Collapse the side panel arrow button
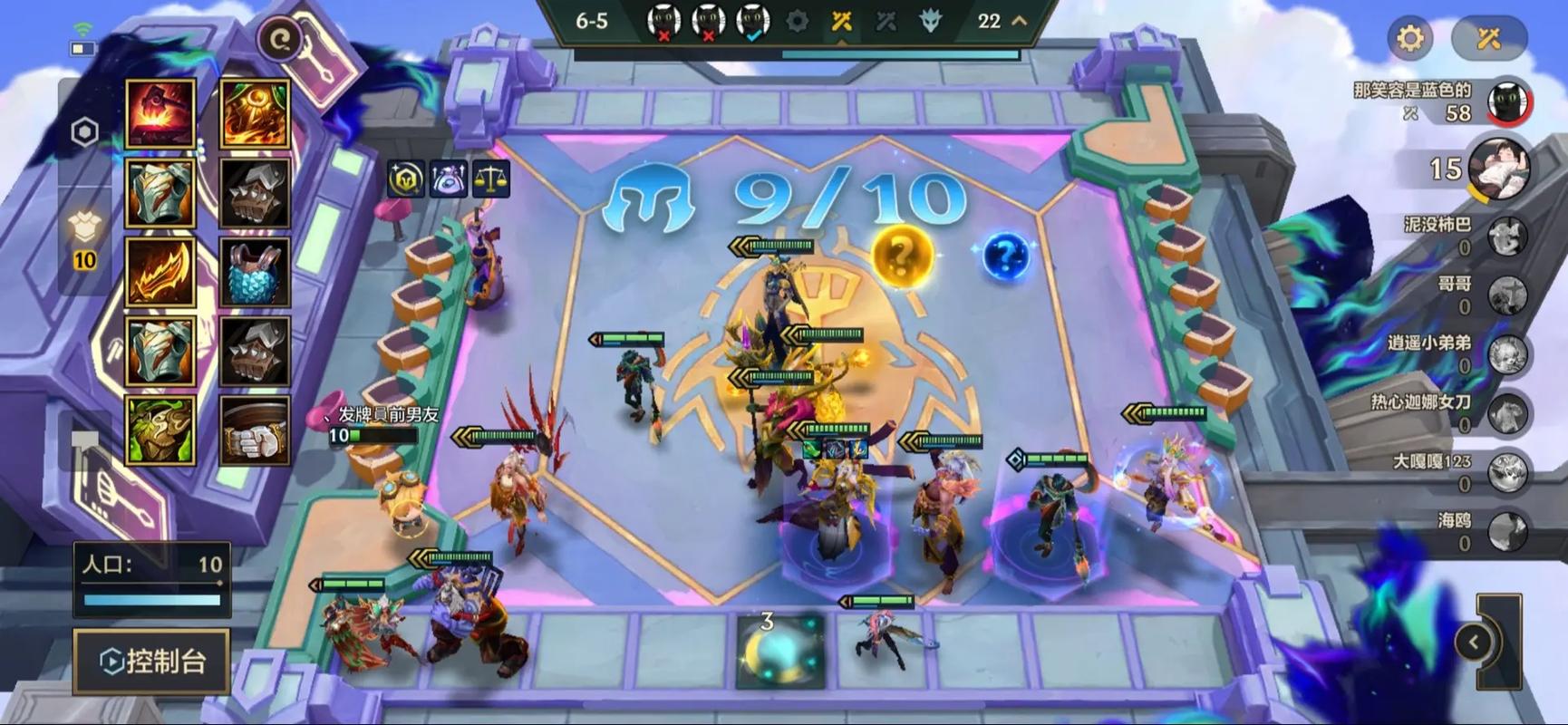Image resolution: width=1568 pixels, height=725 pixels. 1474,643
